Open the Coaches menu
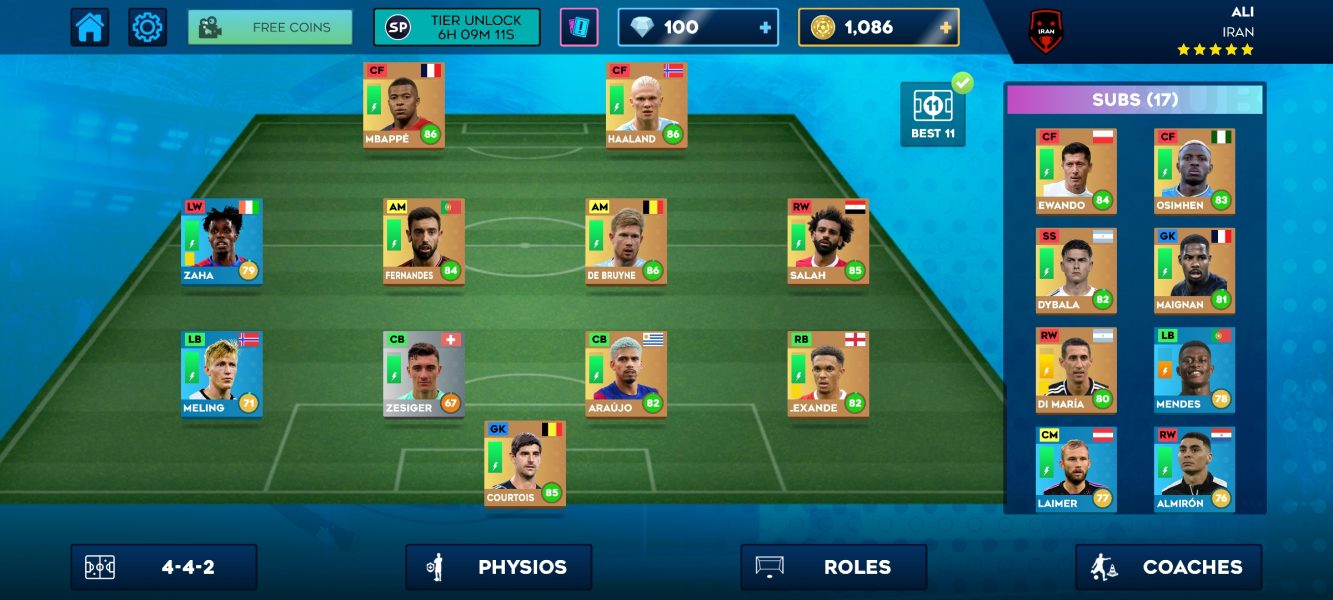The image size is (1333, 600). click(1168, 567)
